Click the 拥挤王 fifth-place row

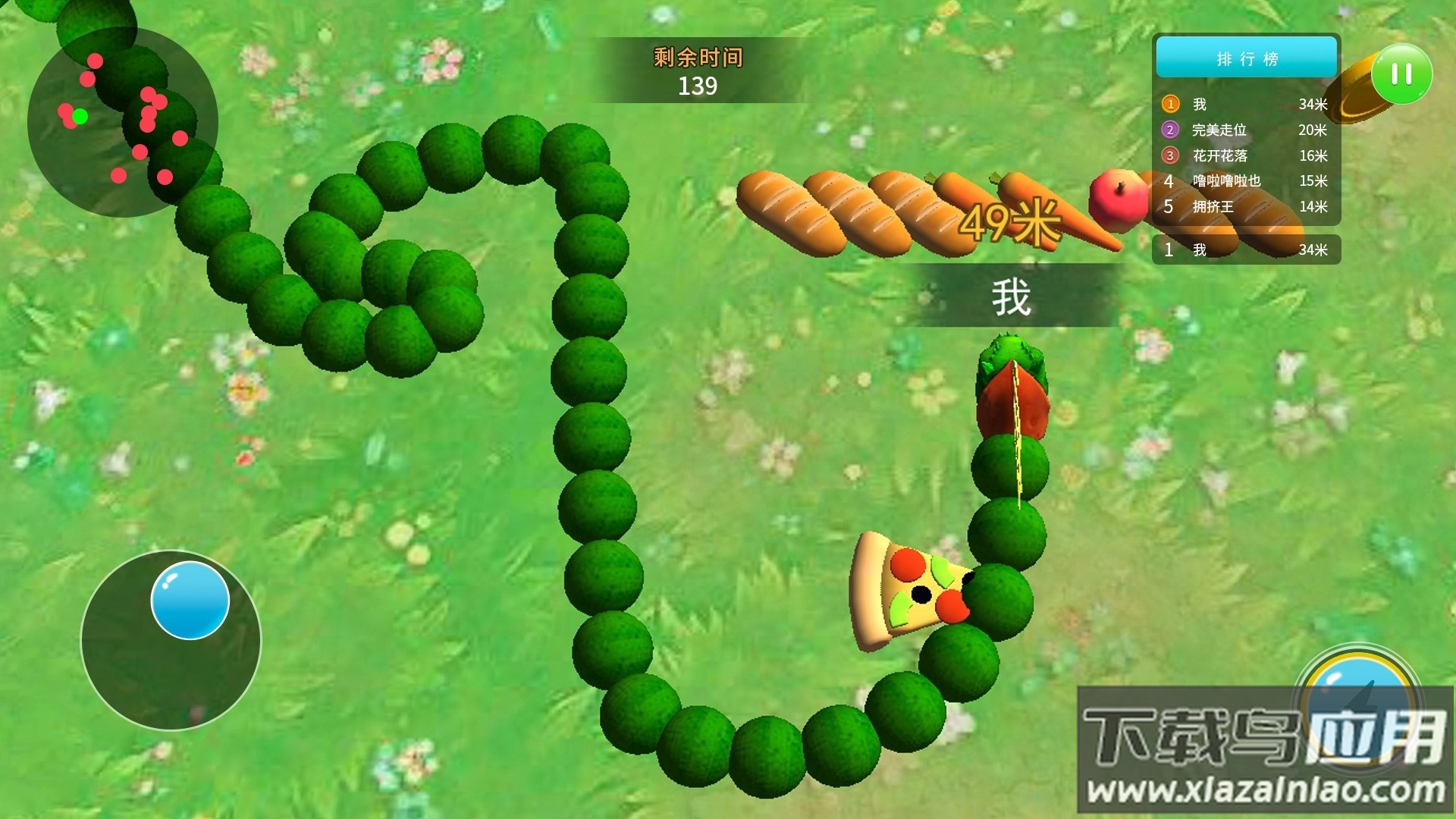pos(1245,206)
